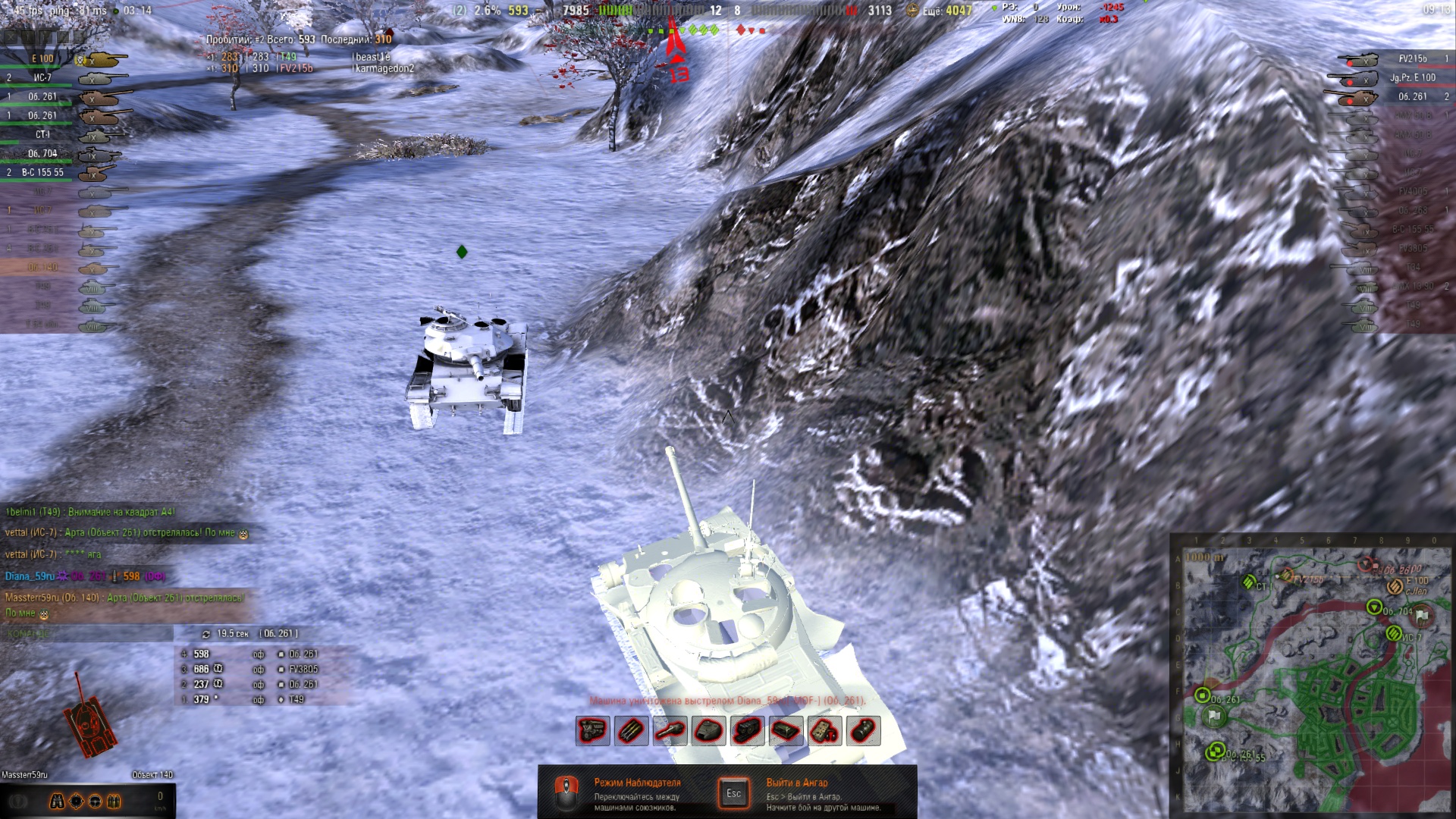Click the binoculars icon in the bottom-left panel
This screenshot has height=819, width=1456.
tap(57, 802)
